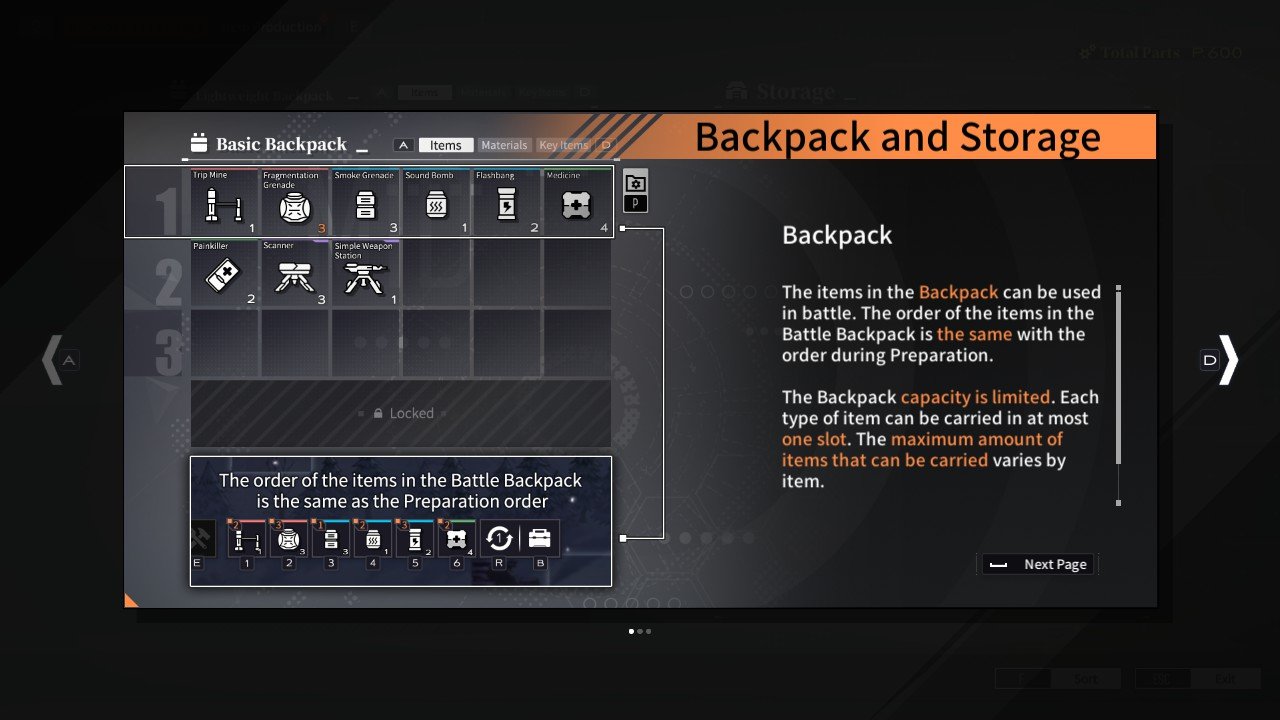Viewport: 1280px width, 720px height.
Task: Select the second page dot indicator
Action: click(641, 631)
